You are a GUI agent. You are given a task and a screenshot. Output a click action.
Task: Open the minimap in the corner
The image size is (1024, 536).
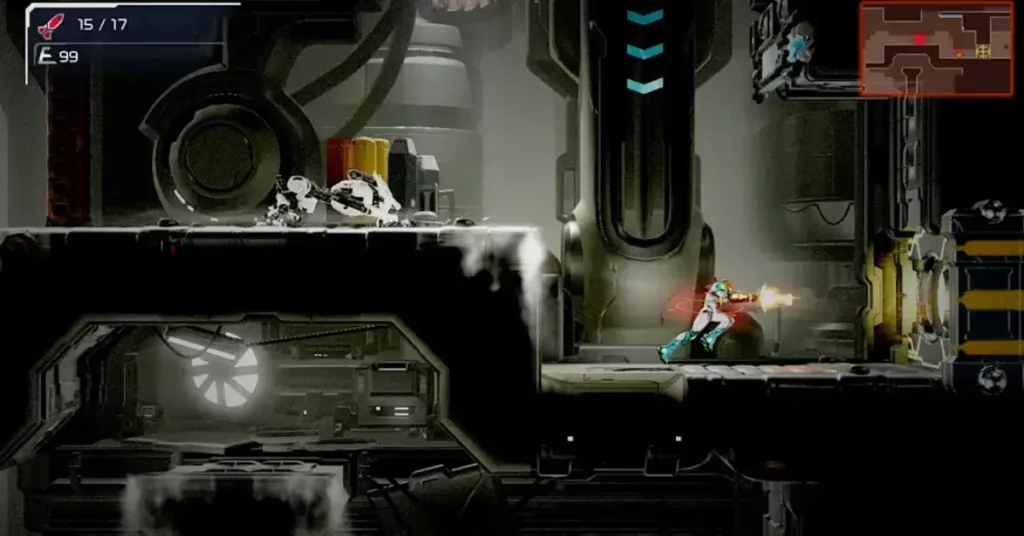936,48
